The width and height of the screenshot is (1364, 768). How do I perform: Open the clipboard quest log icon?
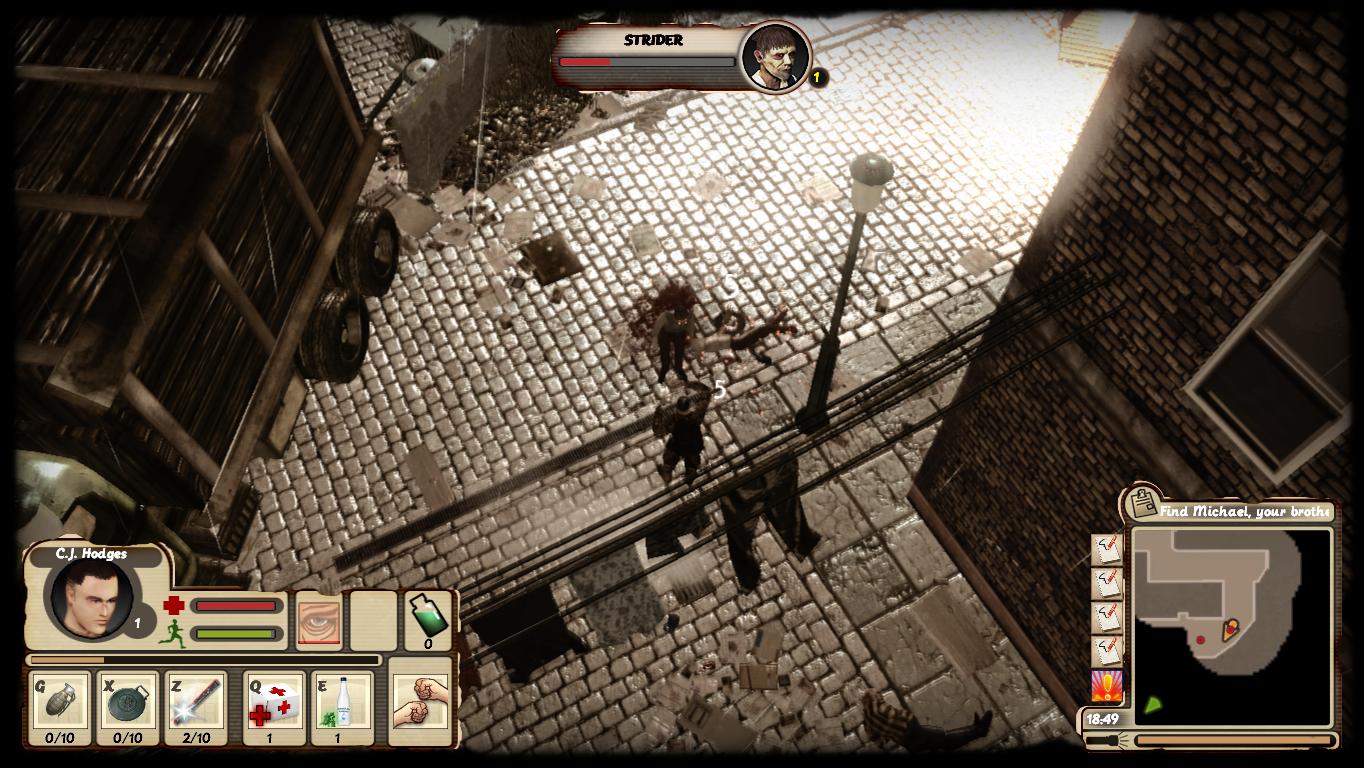click(x=1142, y=502)
